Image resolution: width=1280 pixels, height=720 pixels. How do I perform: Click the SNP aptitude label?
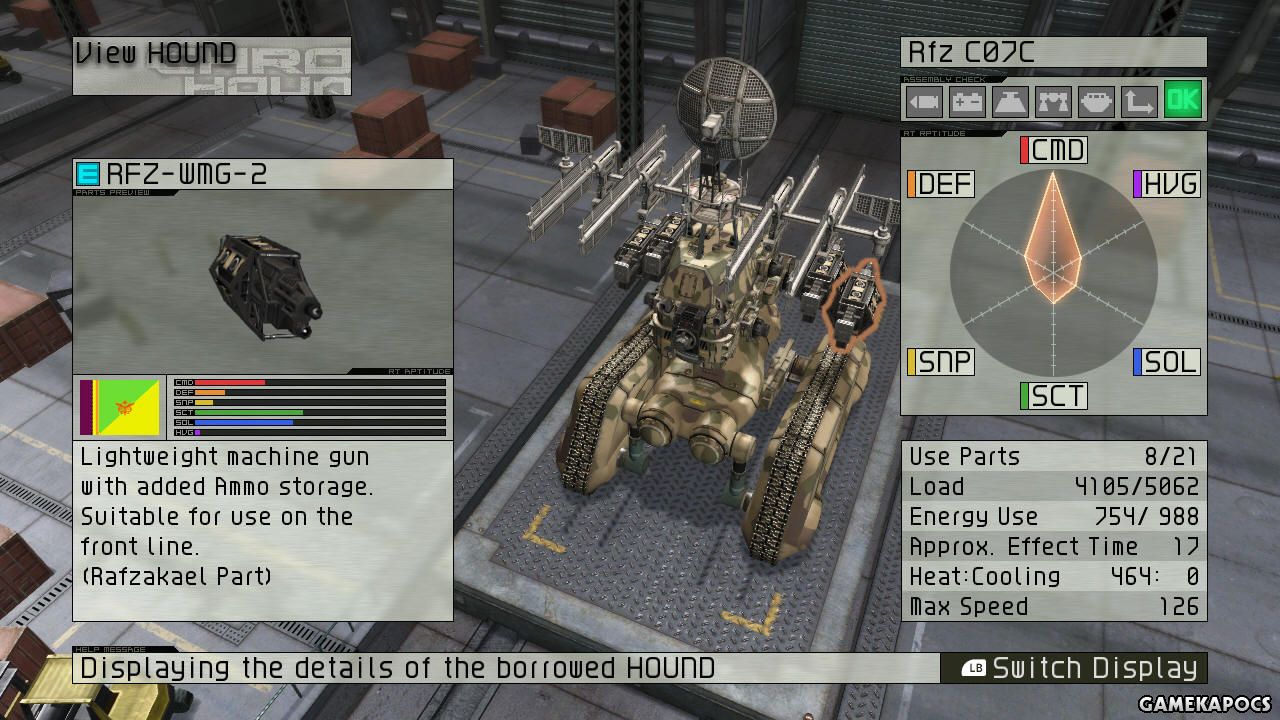point(940,361)
